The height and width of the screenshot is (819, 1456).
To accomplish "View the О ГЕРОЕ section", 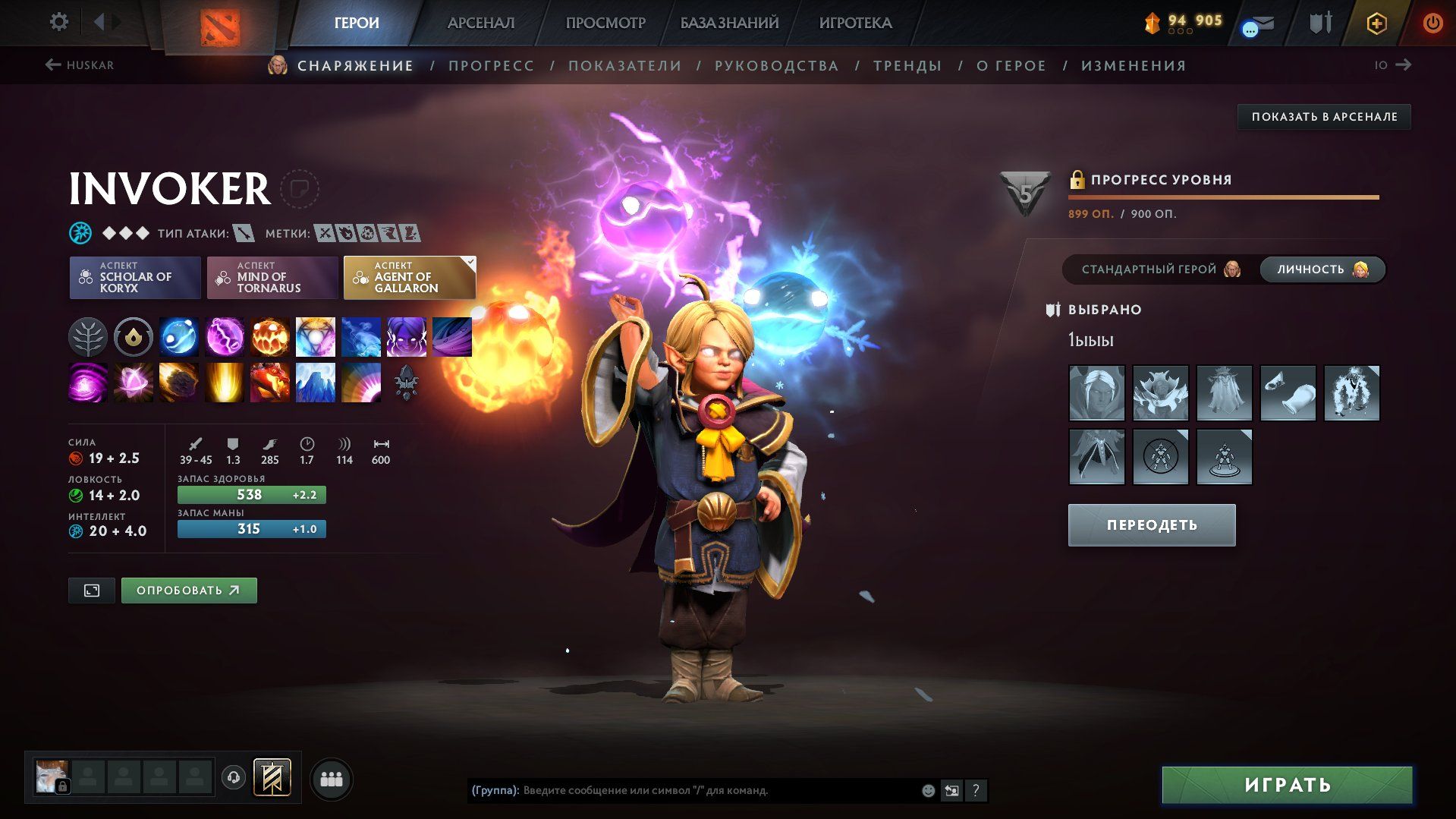I will 1011,66.
